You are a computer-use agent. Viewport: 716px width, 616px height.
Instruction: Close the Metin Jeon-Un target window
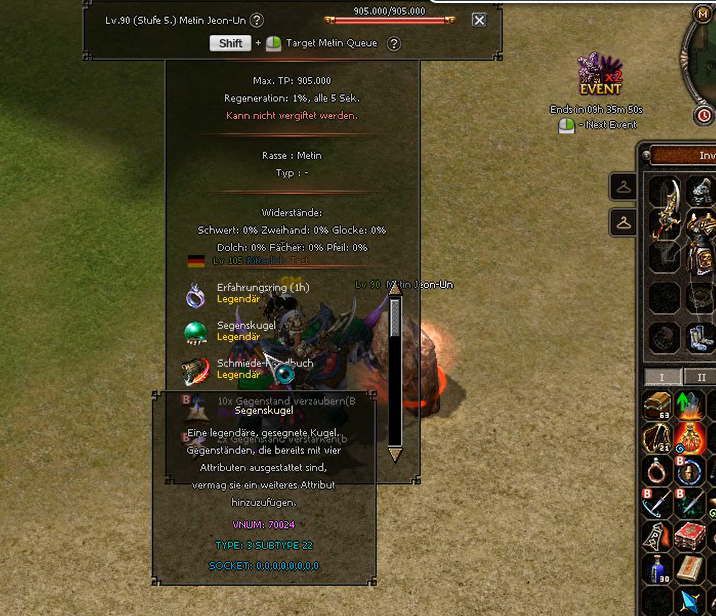[479, 20]
